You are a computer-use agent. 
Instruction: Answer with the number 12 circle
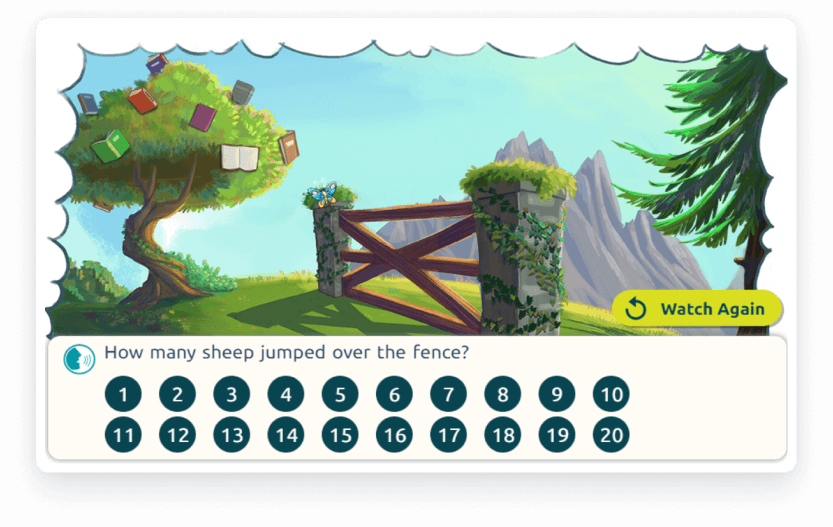177,435
